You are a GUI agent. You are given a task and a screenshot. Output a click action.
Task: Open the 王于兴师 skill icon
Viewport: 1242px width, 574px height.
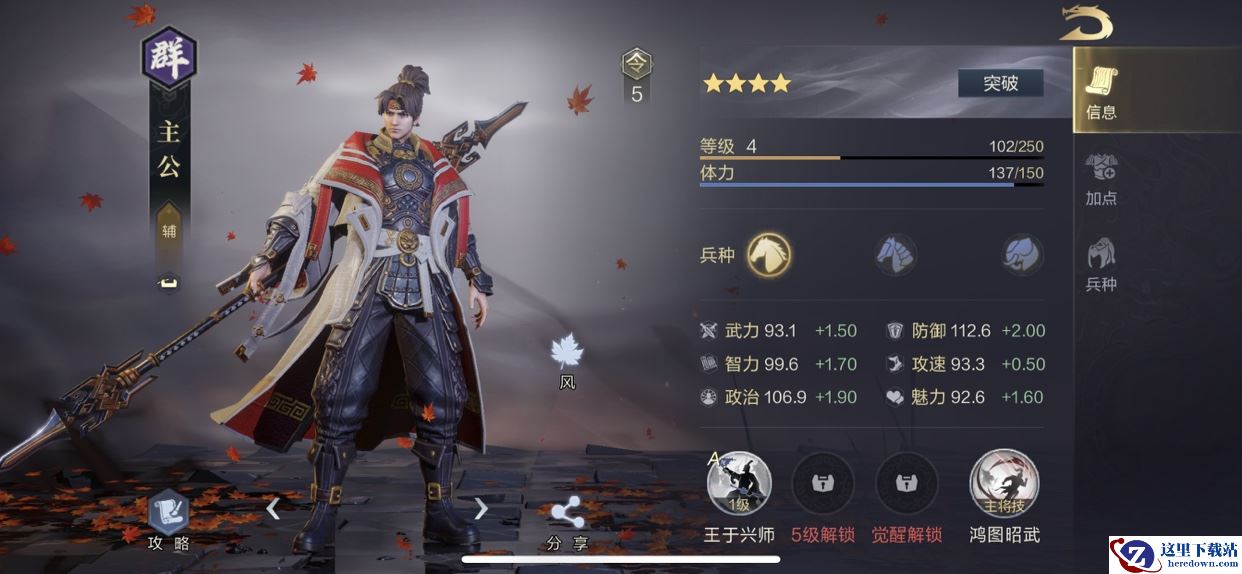pos(739,485)
